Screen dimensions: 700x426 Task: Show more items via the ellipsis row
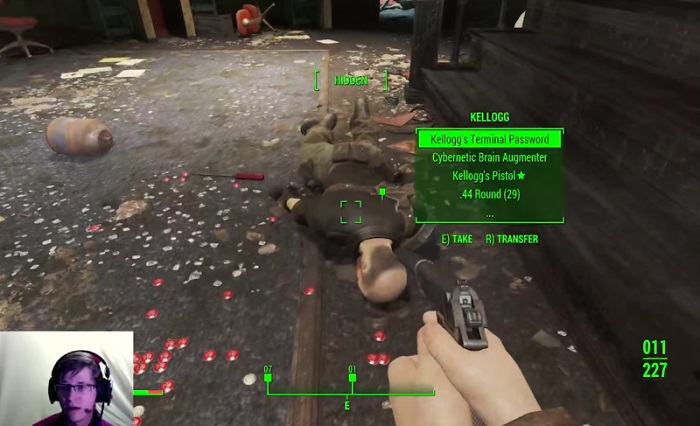[x=489, y=212]
